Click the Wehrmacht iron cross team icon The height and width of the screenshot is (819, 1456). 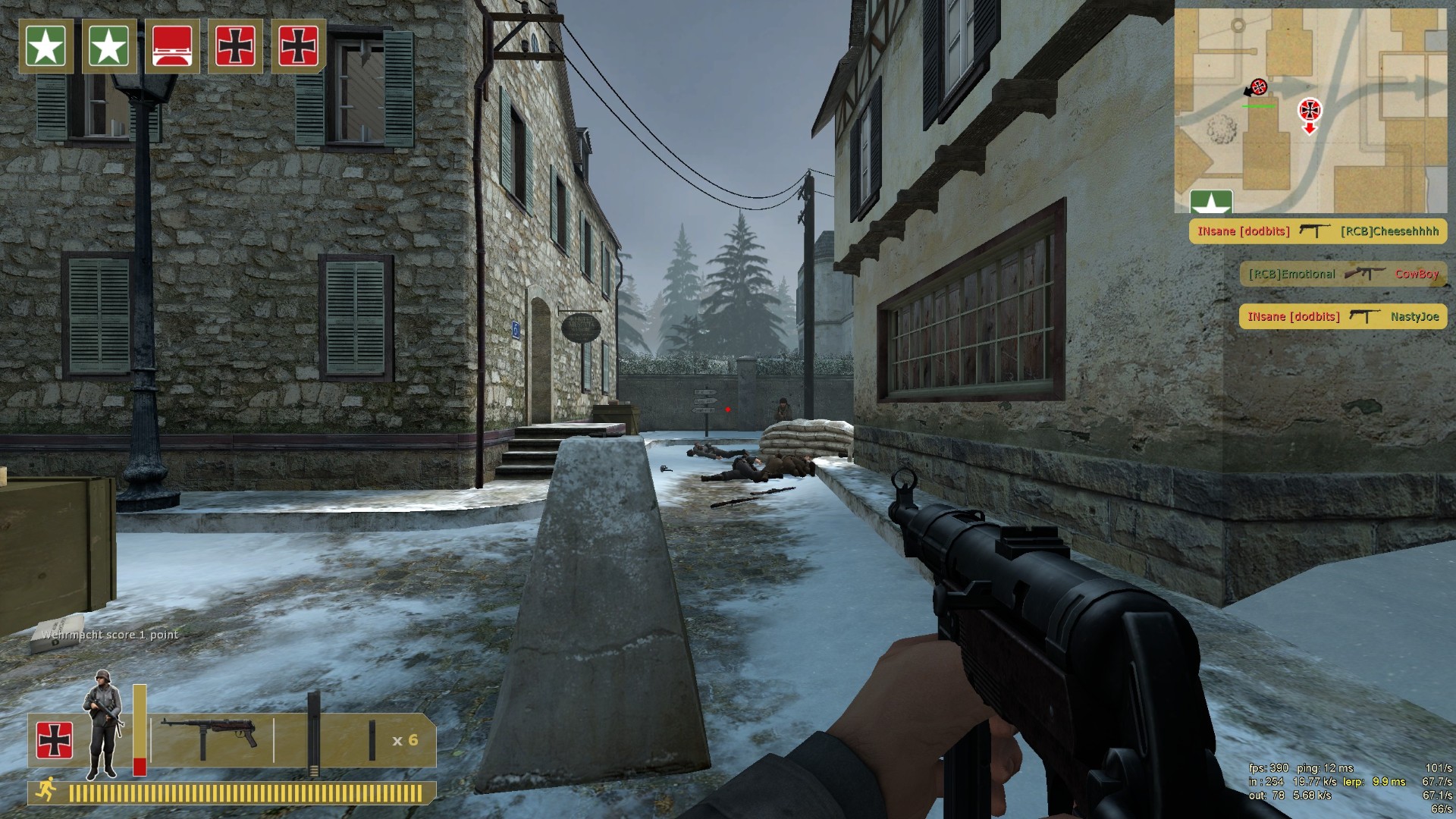coord(55,740)
